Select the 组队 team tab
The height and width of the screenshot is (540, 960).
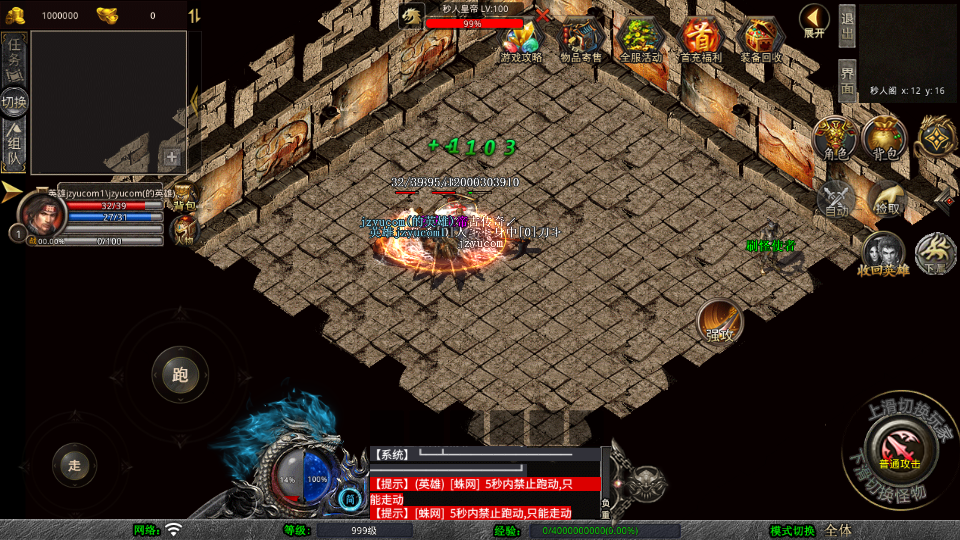(14, 145)
